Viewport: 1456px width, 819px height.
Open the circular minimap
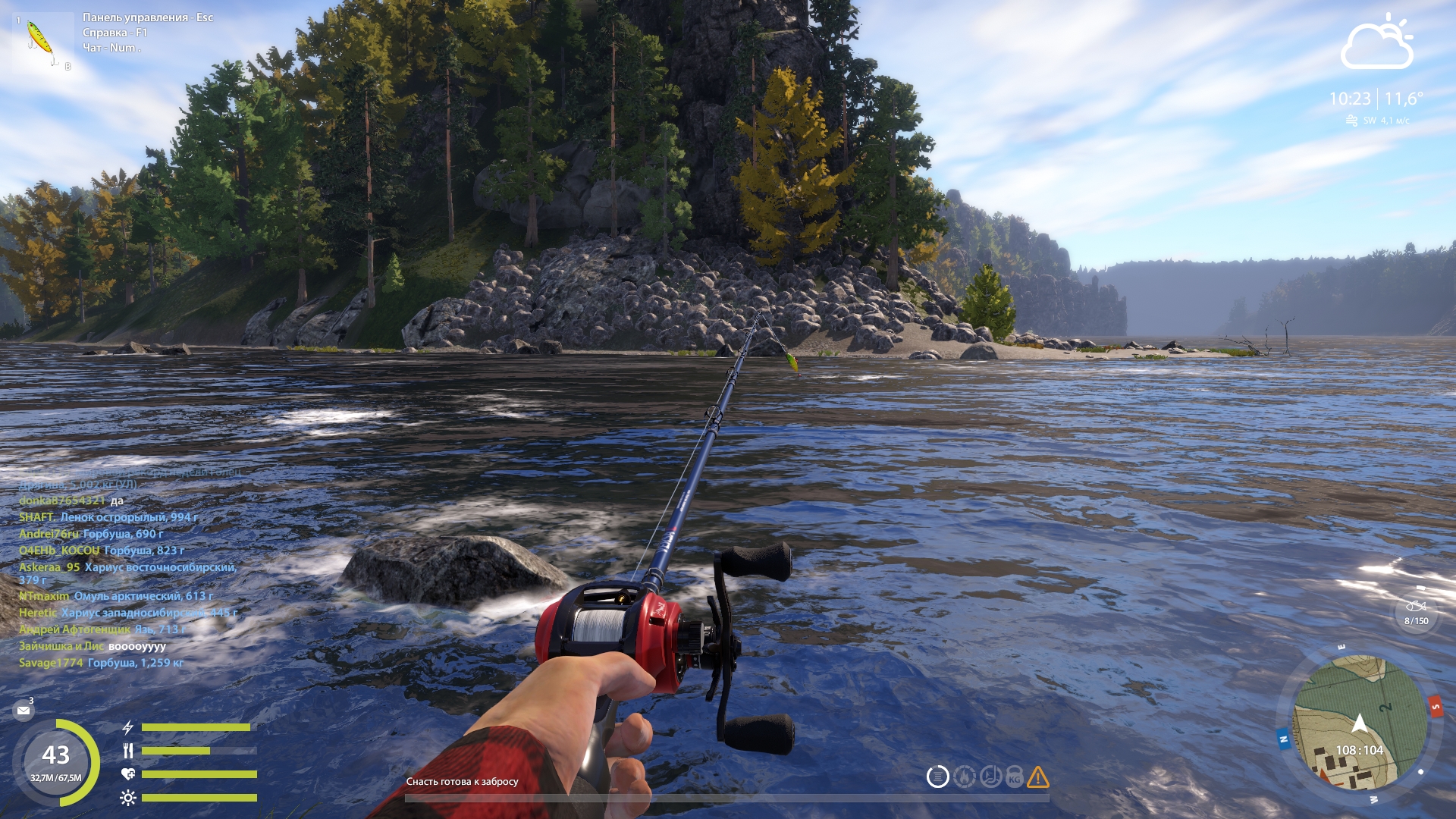tap(1359, 723)
